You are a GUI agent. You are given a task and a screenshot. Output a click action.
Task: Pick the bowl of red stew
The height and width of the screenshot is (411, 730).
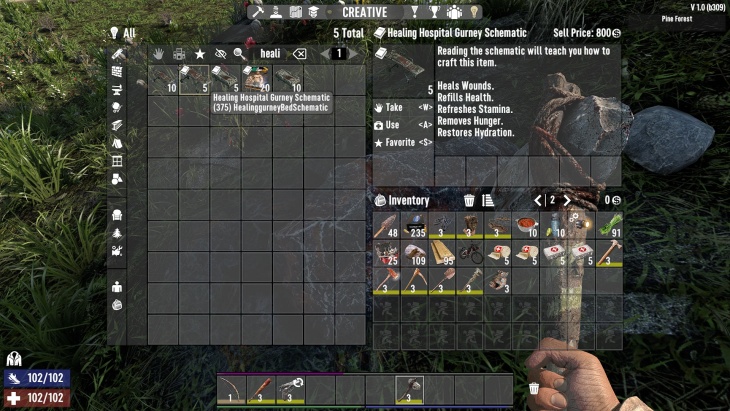point(525,225)
